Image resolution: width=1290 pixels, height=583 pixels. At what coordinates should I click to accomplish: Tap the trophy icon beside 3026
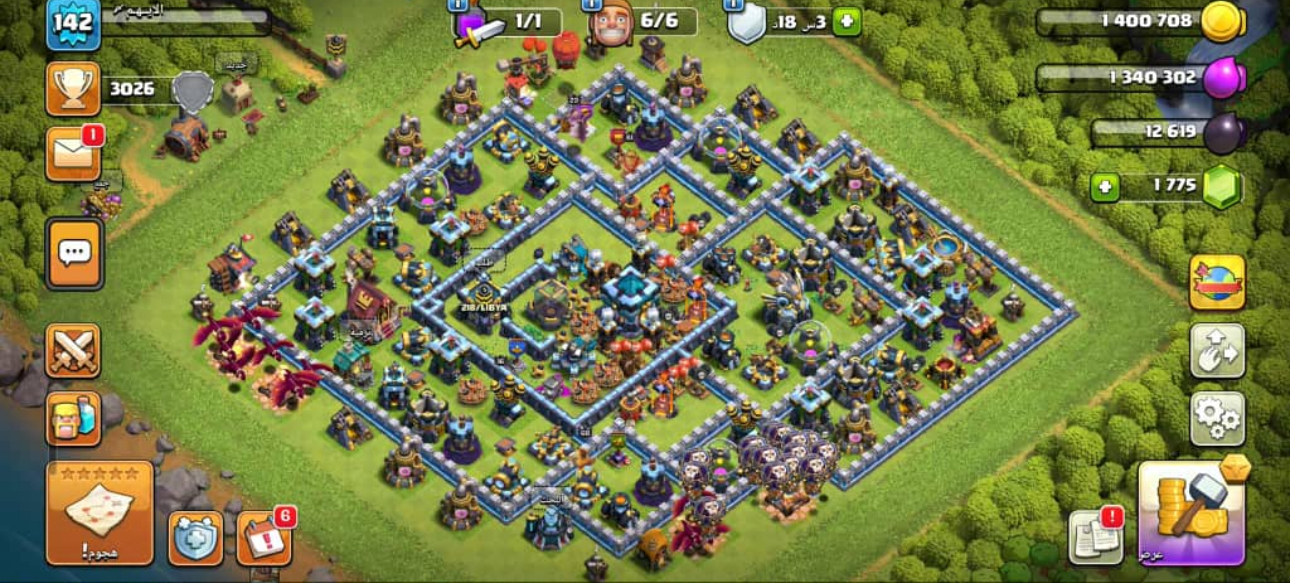click(x=72, y=89)
